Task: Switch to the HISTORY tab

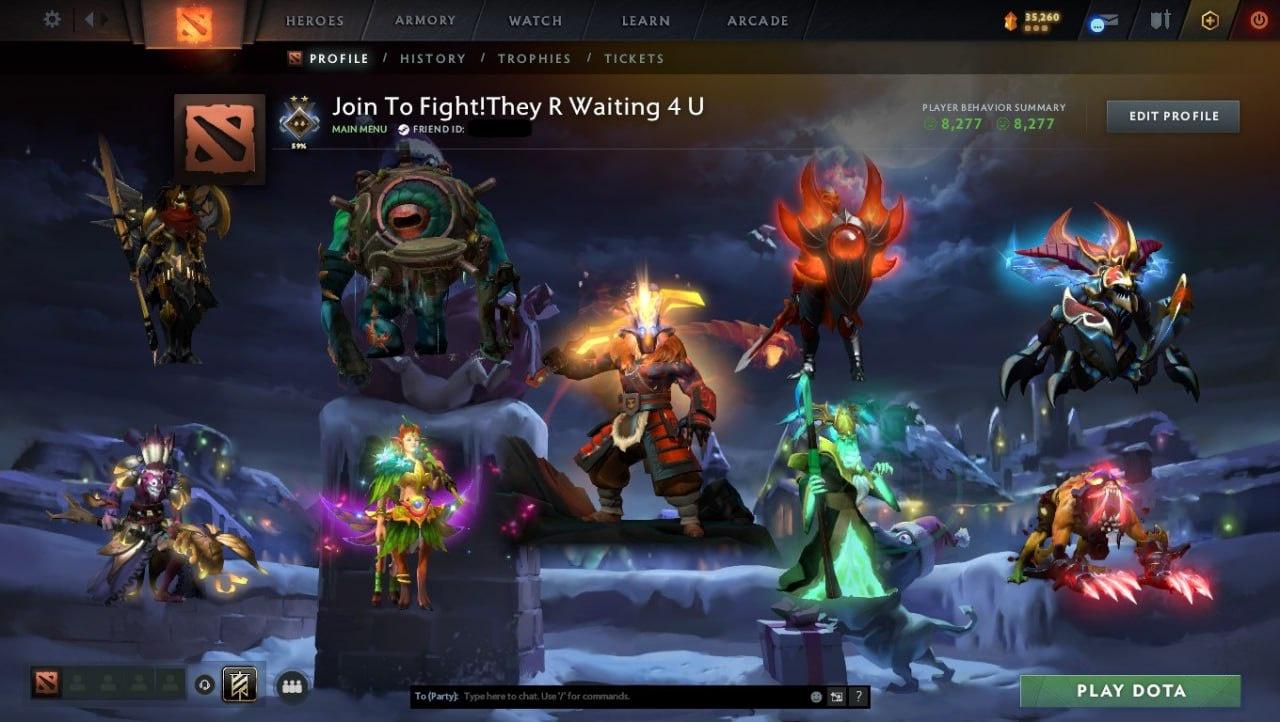Action: pyautogui.click(x=432, y=58)
